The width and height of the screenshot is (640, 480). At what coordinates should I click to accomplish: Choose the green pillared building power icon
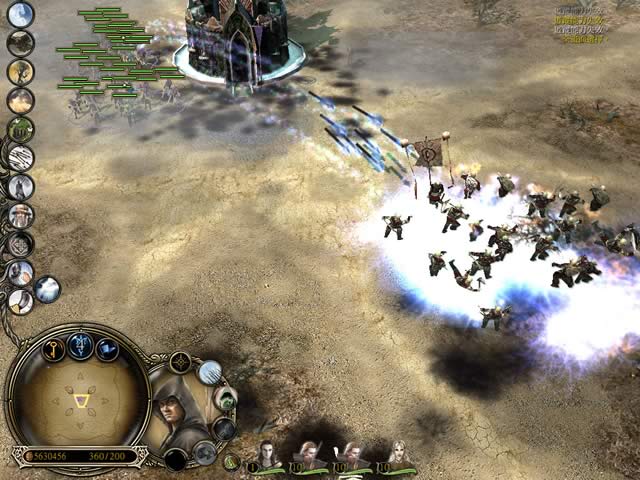(x=20, y=129)
